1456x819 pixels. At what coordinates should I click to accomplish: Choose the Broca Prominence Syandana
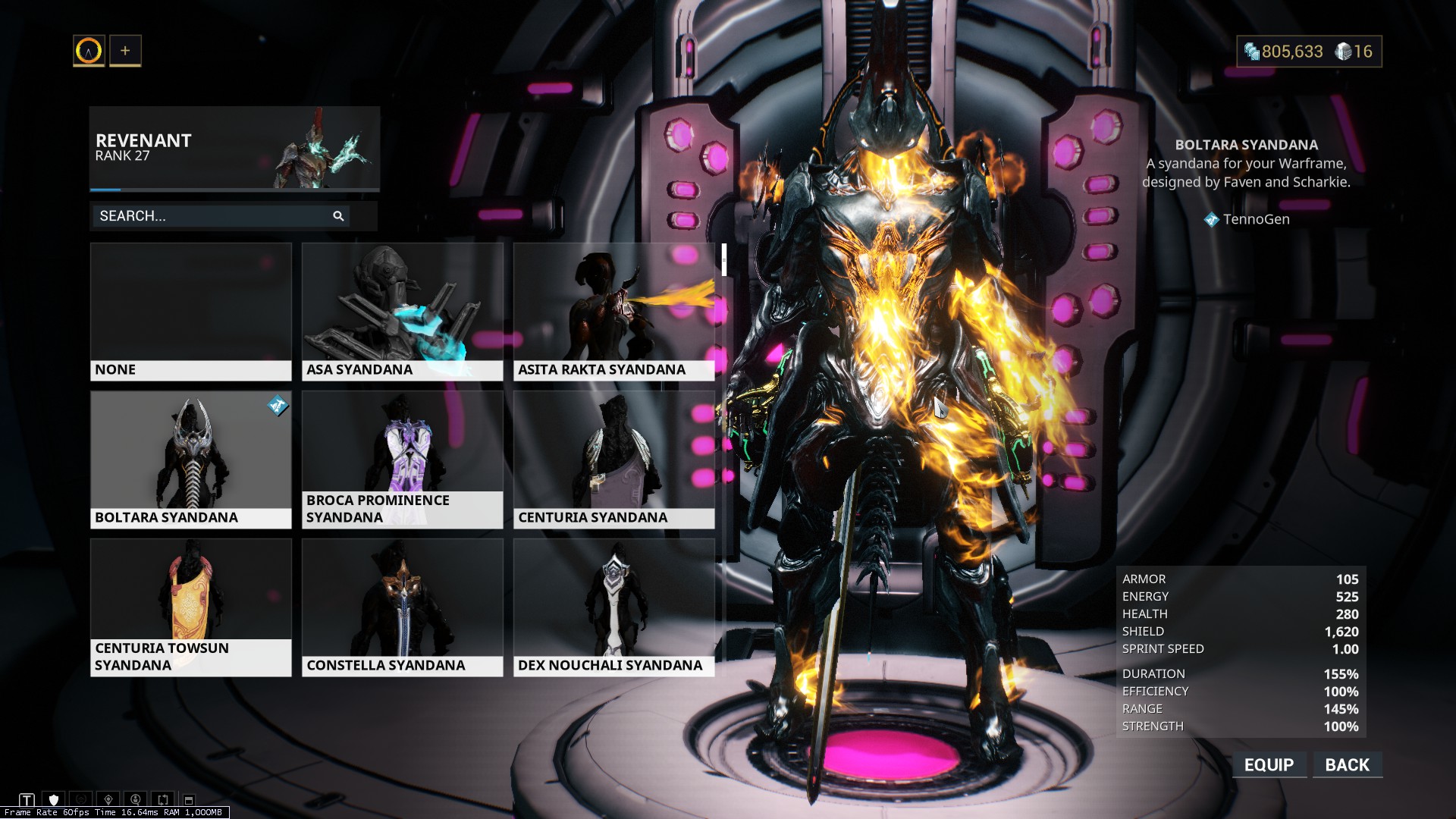402,460
